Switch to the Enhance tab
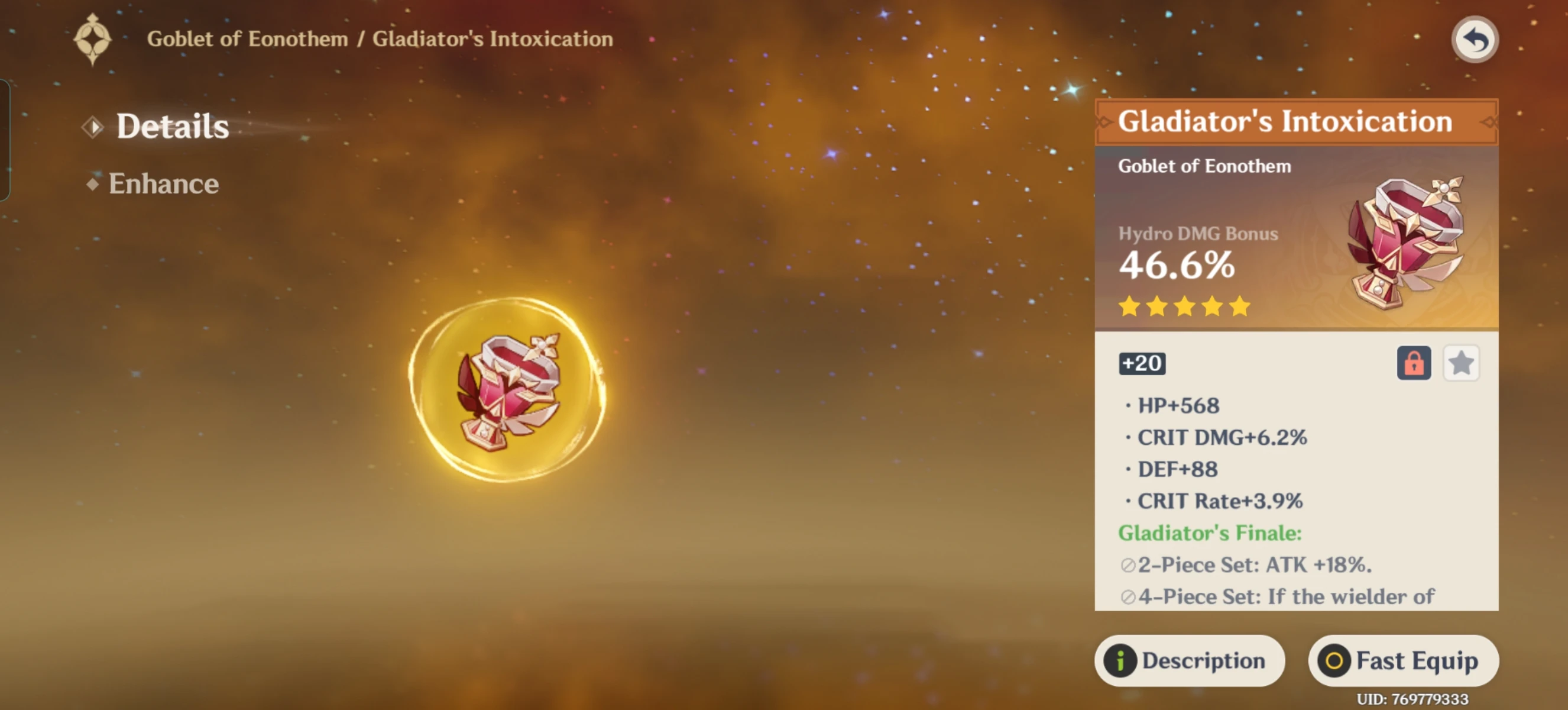The image size is (1568, 710). click(x=163, y=183)
